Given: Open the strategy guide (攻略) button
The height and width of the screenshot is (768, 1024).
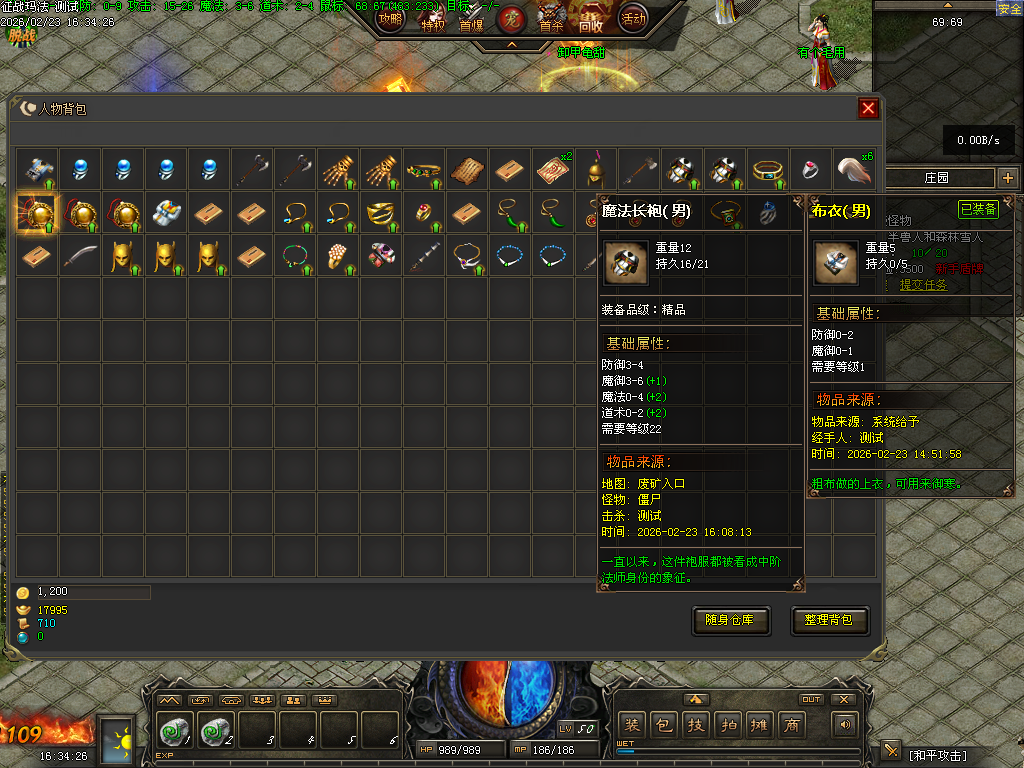Looking at the screenshot, I should (390, 18).
